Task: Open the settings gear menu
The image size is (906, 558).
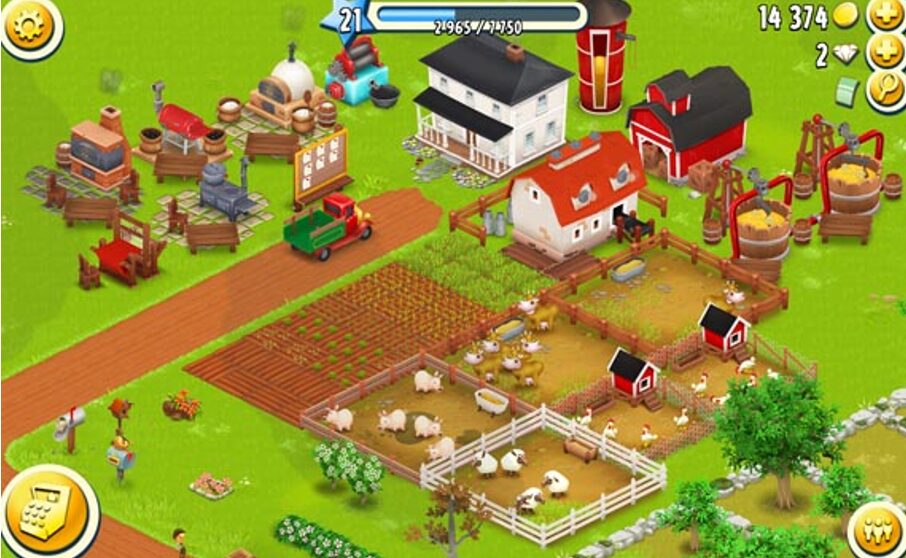Action: click(27, 24)
